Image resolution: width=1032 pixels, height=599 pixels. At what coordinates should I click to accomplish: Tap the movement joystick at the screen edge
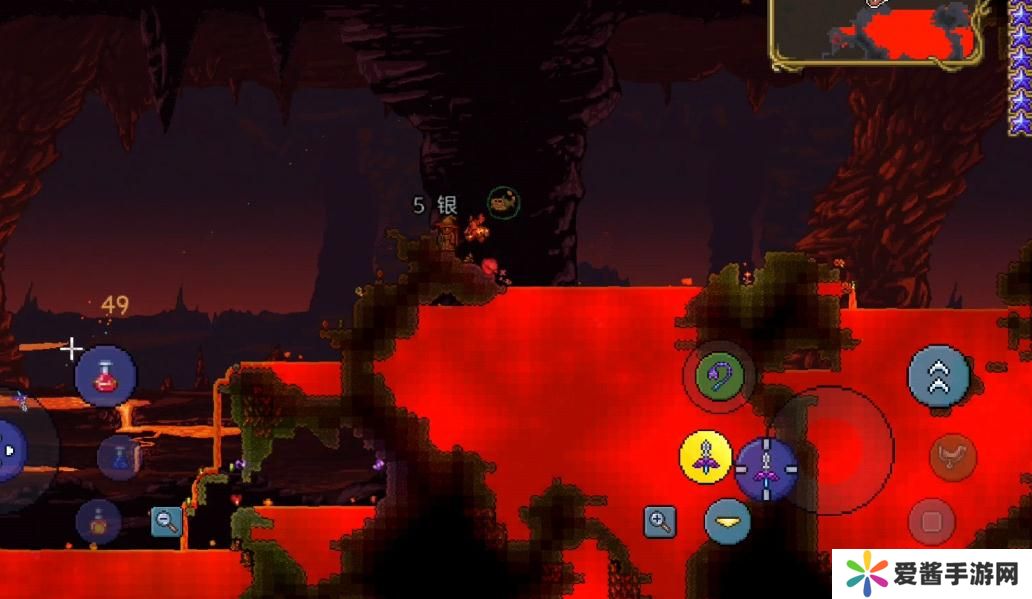click(15, 450)
